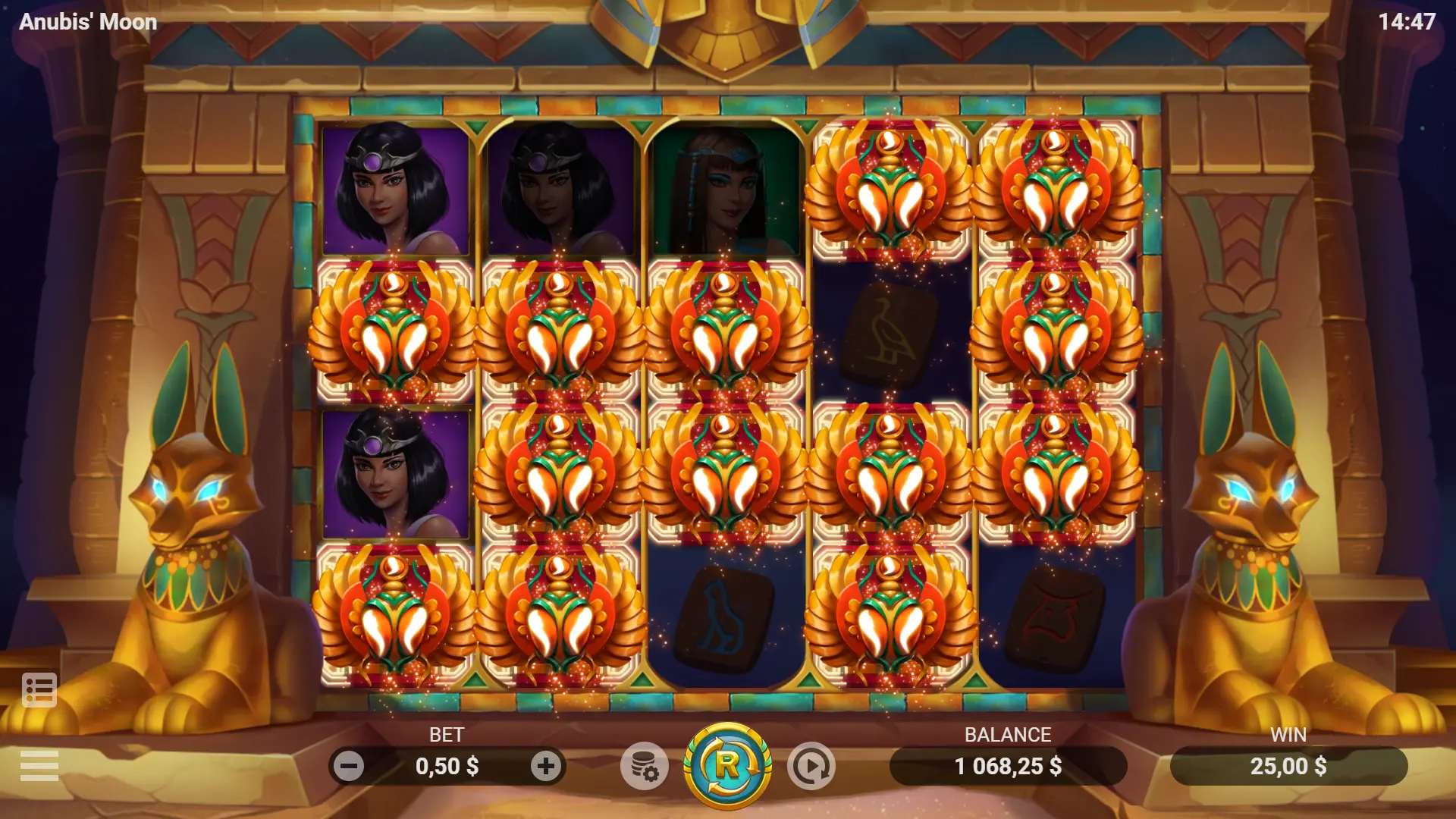Viewport: 1456px width, 819px height.
Task: Open the hamburger menu
Action: (39, 766)
